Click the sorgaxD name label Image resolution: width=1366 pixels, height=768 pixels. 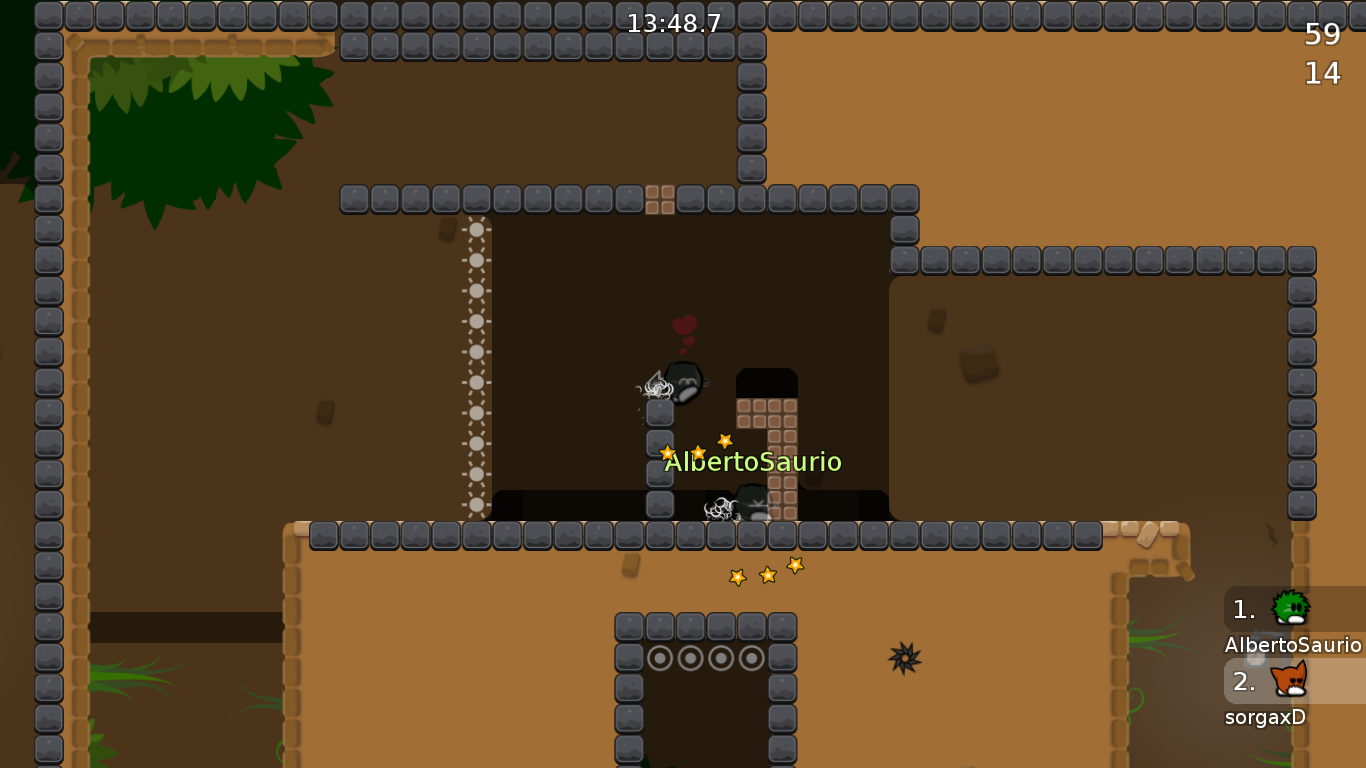click(x=1265, y=717)
